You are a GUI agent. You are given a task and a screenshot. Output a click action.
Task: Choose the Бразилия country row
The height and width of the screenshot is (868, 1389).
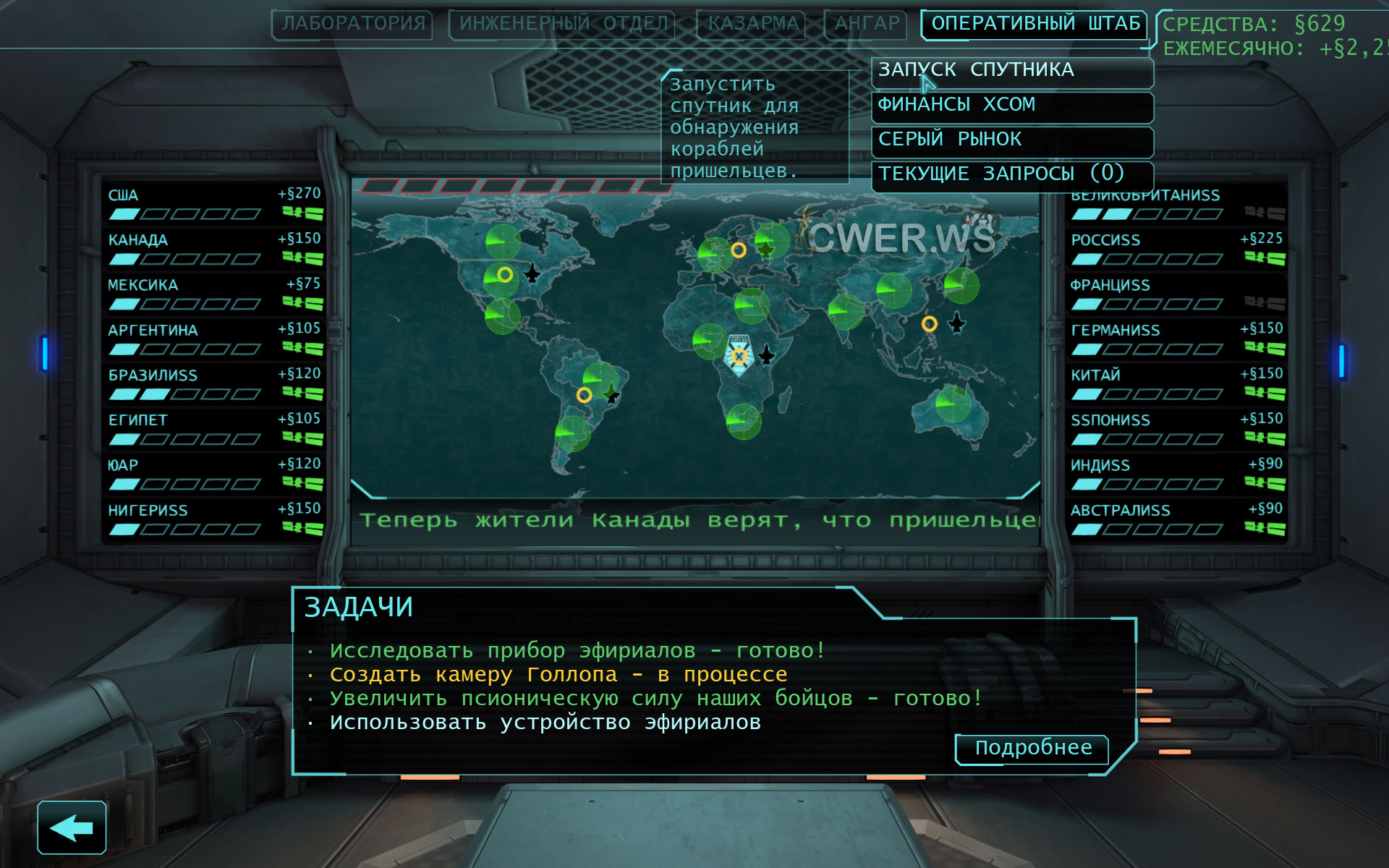pos(213,384)
